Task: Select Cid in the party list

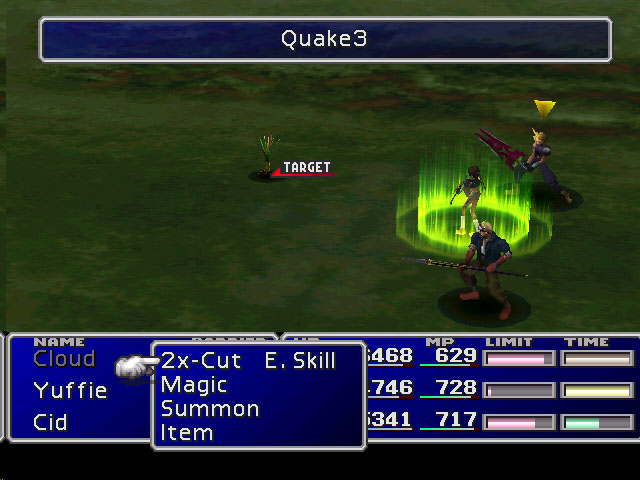Action: 50,422
